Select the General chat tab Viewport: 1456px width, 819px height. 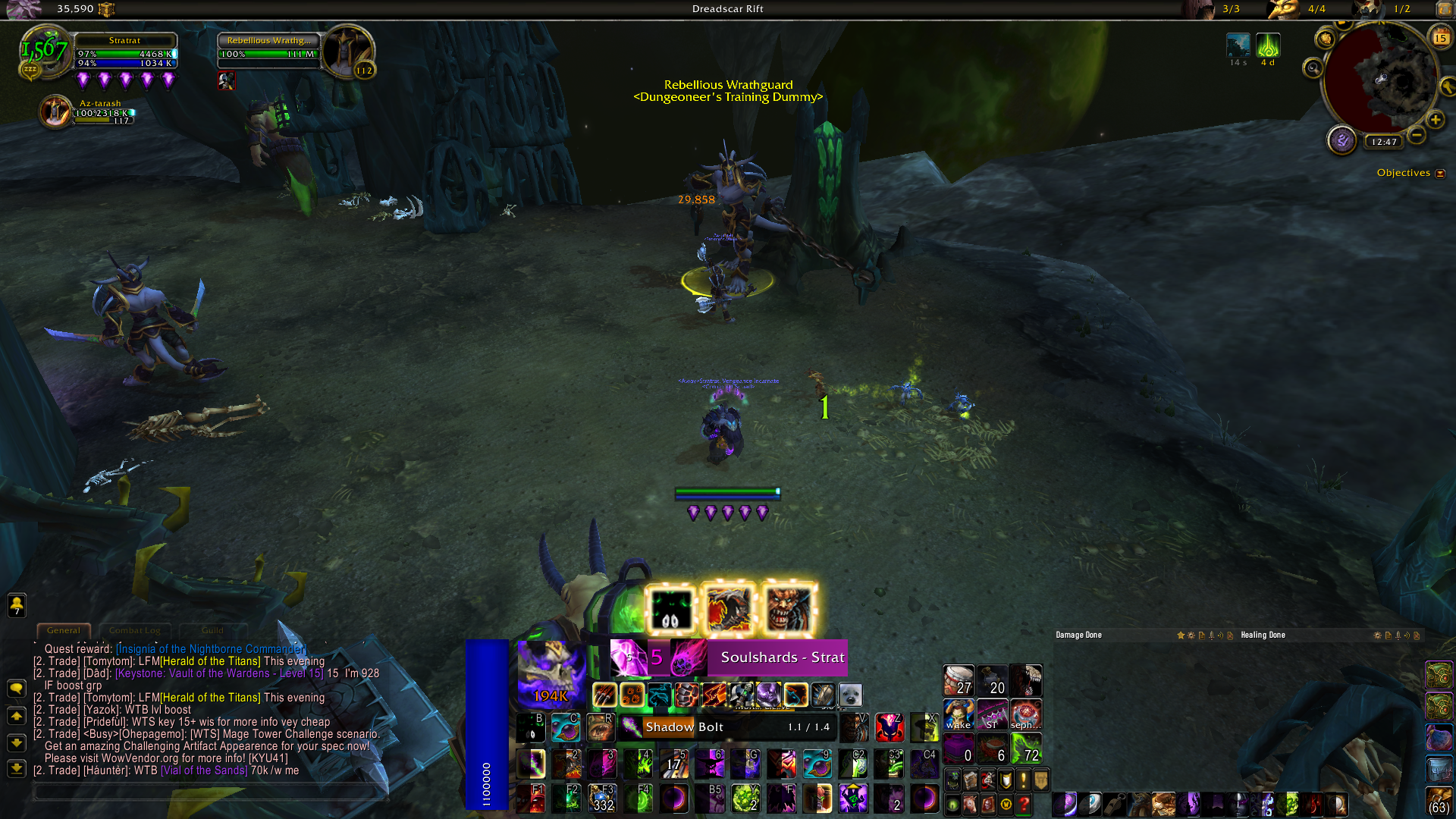coord(64,630)
